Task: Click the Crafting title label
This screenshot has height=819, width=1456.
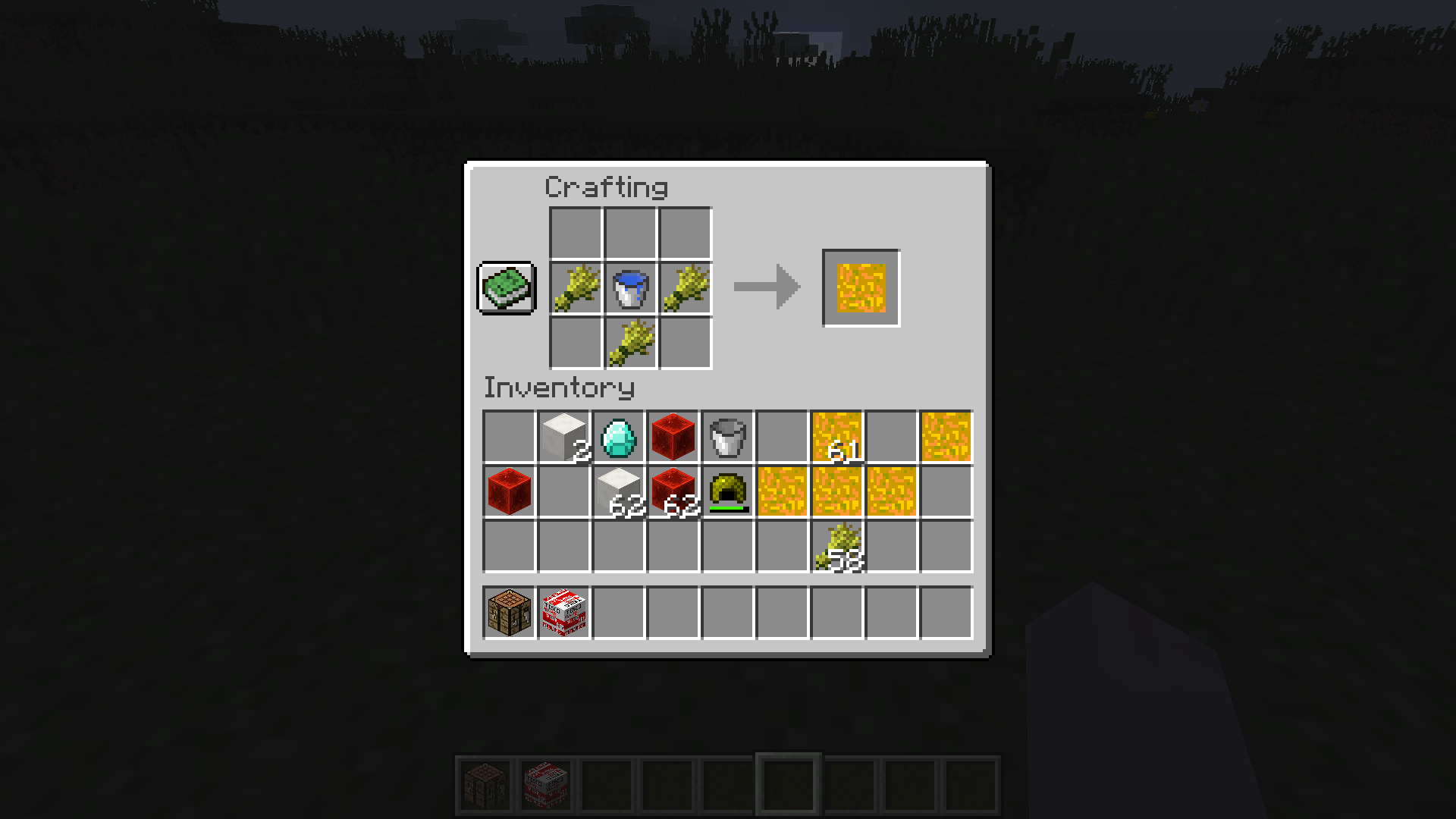Action: [607, 186]
